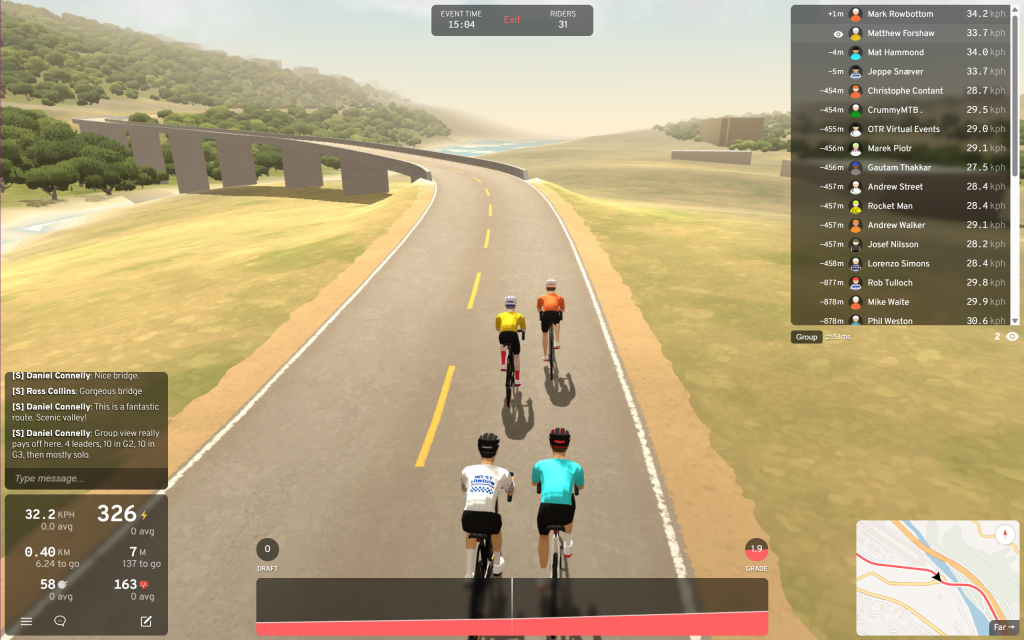Viewport: 1024px width, 640px height.
Task: Click the Group button below rider list
Action: pos(807,337)
